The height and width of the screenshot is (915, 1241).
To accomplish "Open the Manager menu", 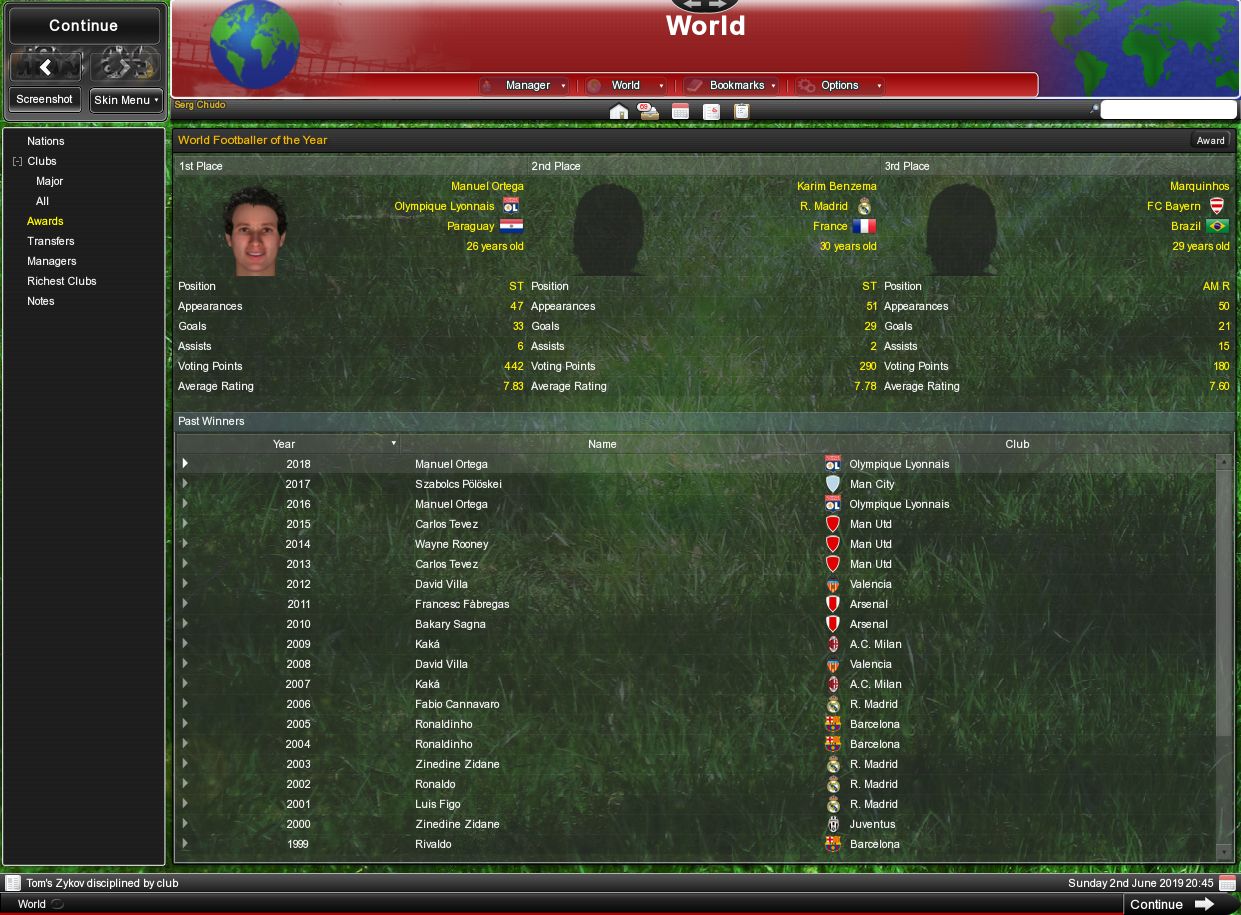I will tap(526, 86).
